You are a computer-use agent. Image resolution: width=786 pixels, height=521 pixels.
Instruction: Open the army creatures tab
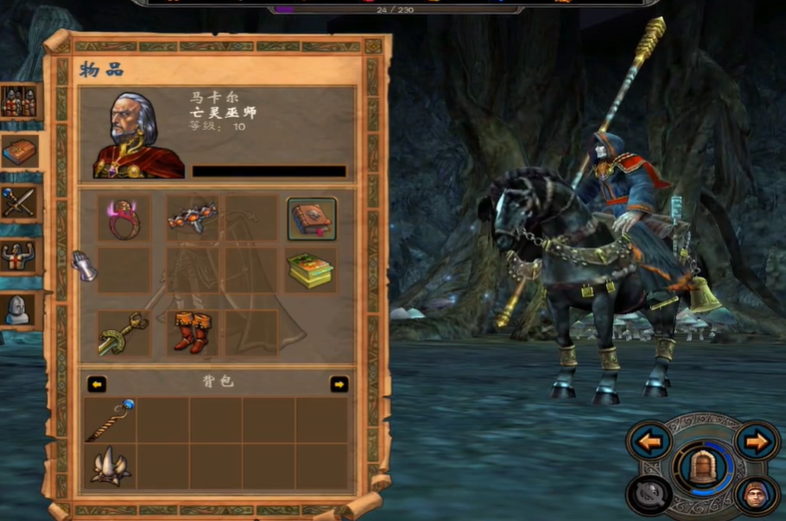coord(18,101)
